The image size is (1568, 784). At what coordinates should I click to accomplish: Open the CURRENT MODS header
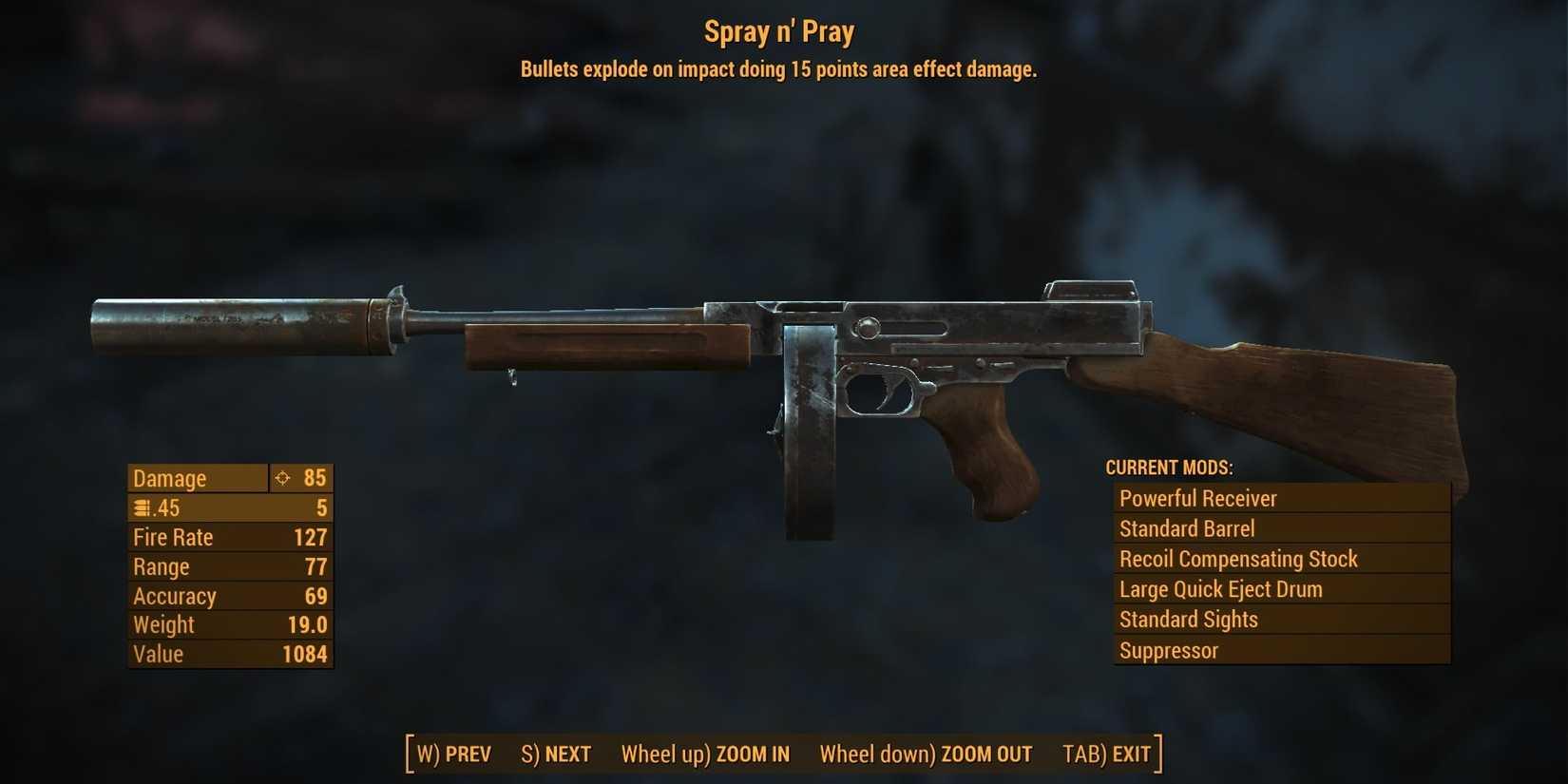[1168, 468]
